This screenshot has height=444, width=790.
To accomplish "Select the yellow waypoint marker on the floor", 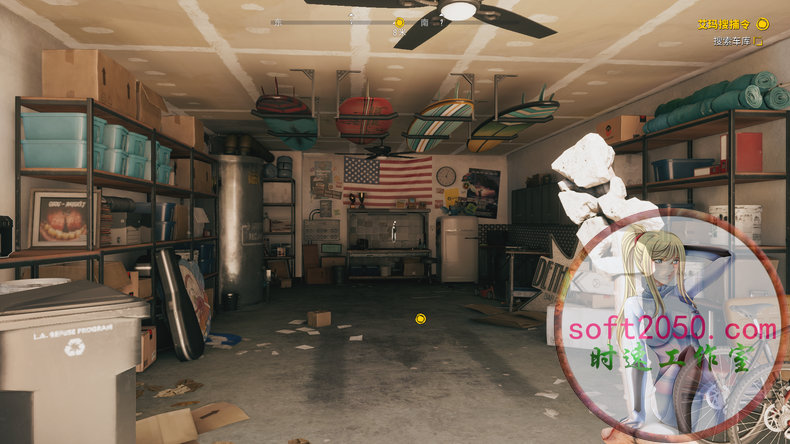I will 421,319.
